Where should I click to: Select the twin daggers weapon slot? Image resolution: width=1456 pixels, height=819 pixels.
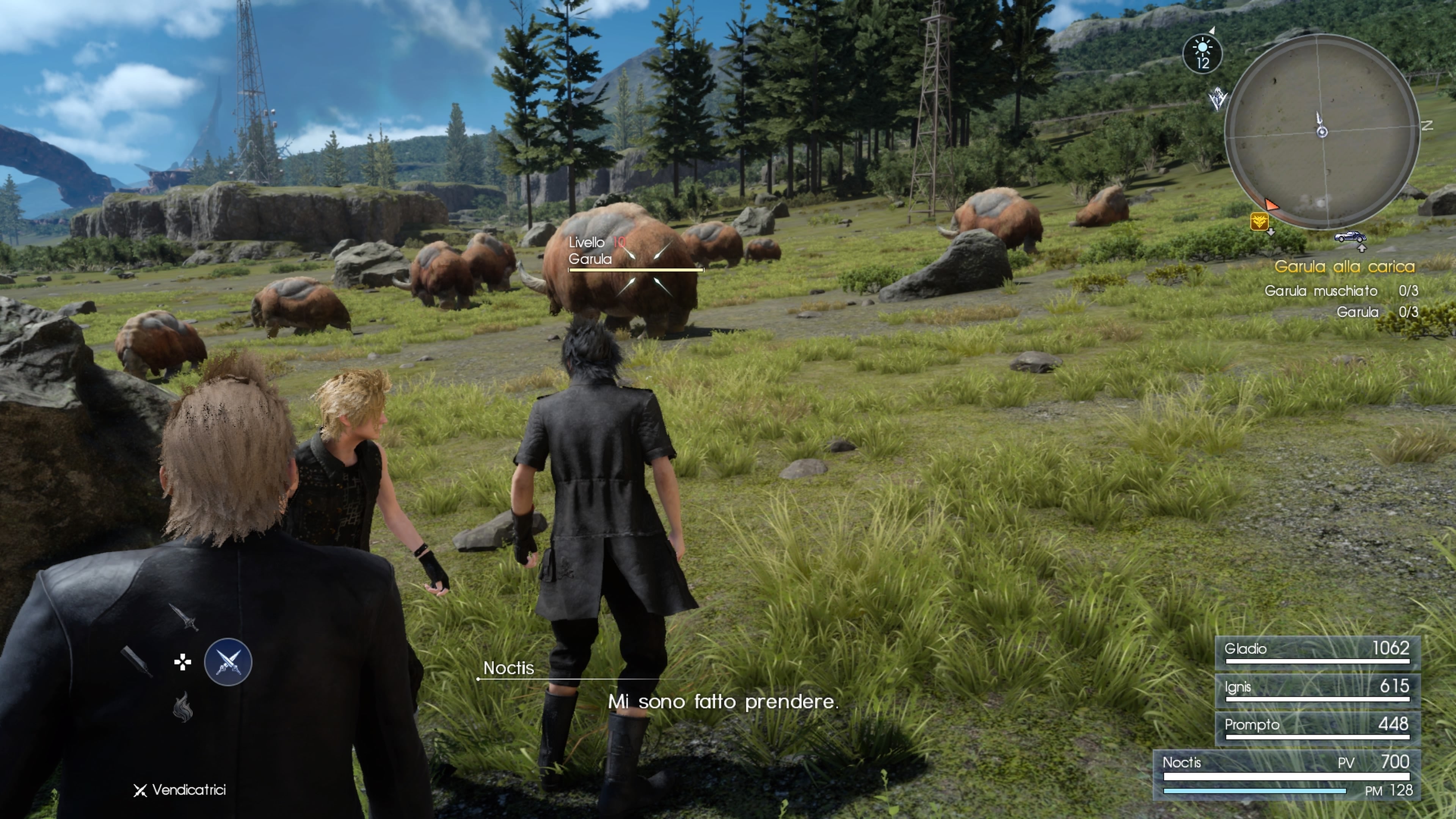(x=228, y=662)
